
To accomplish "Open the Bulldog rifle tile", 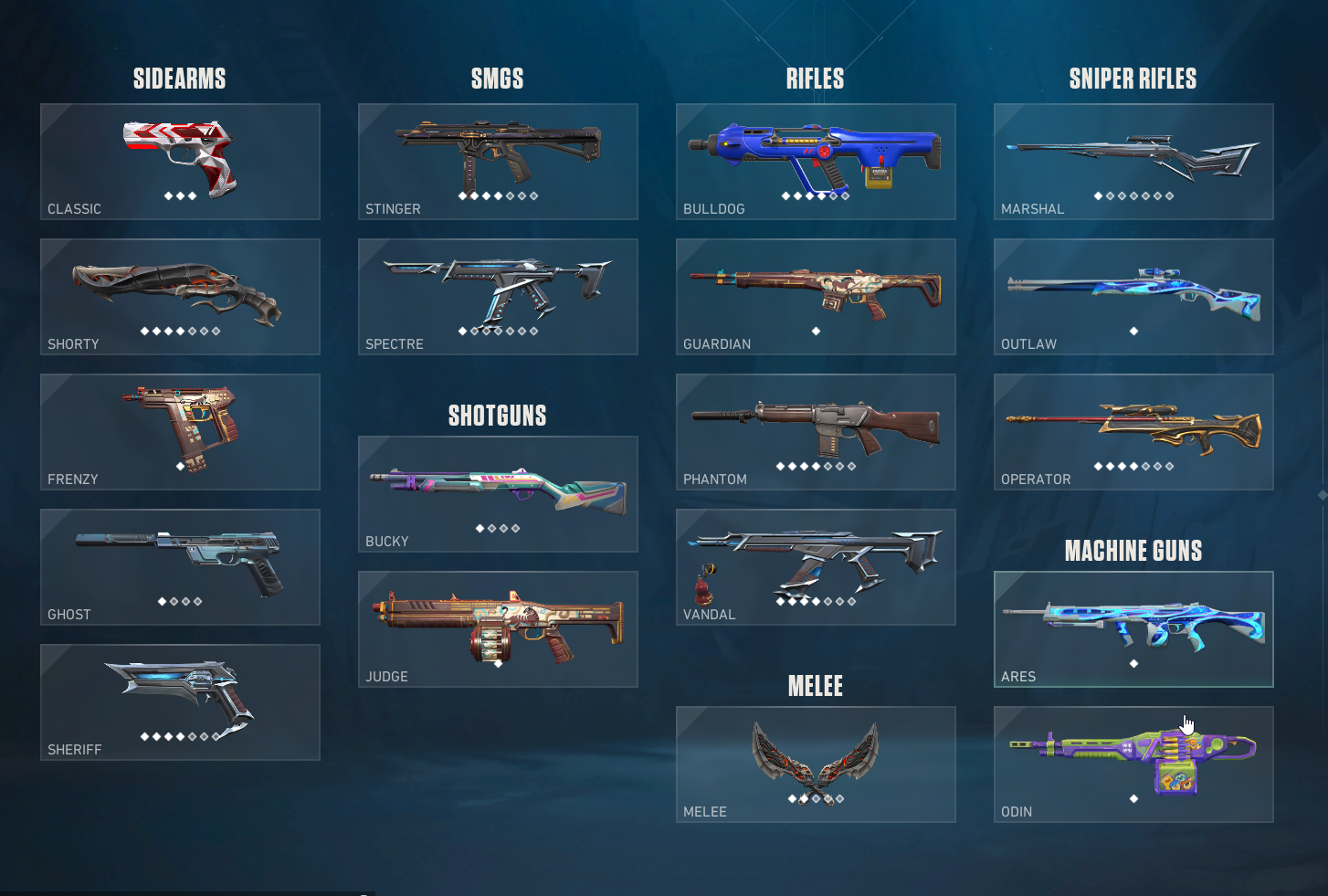I will (816, 162).
